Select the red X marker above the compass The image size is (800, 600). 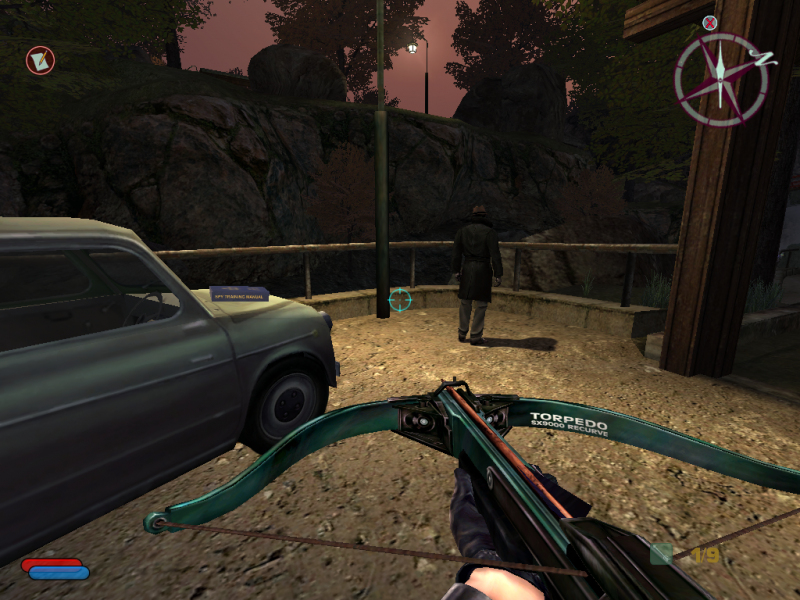coord(710,22)
